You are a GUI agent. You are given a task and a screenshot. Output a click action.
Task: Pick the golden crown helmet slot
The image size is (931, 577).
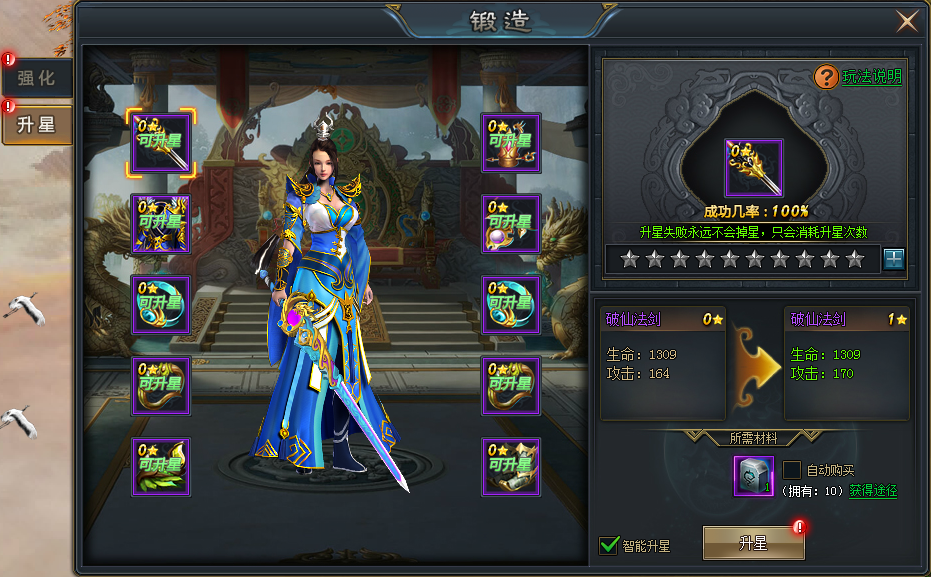tap(511, 143)
